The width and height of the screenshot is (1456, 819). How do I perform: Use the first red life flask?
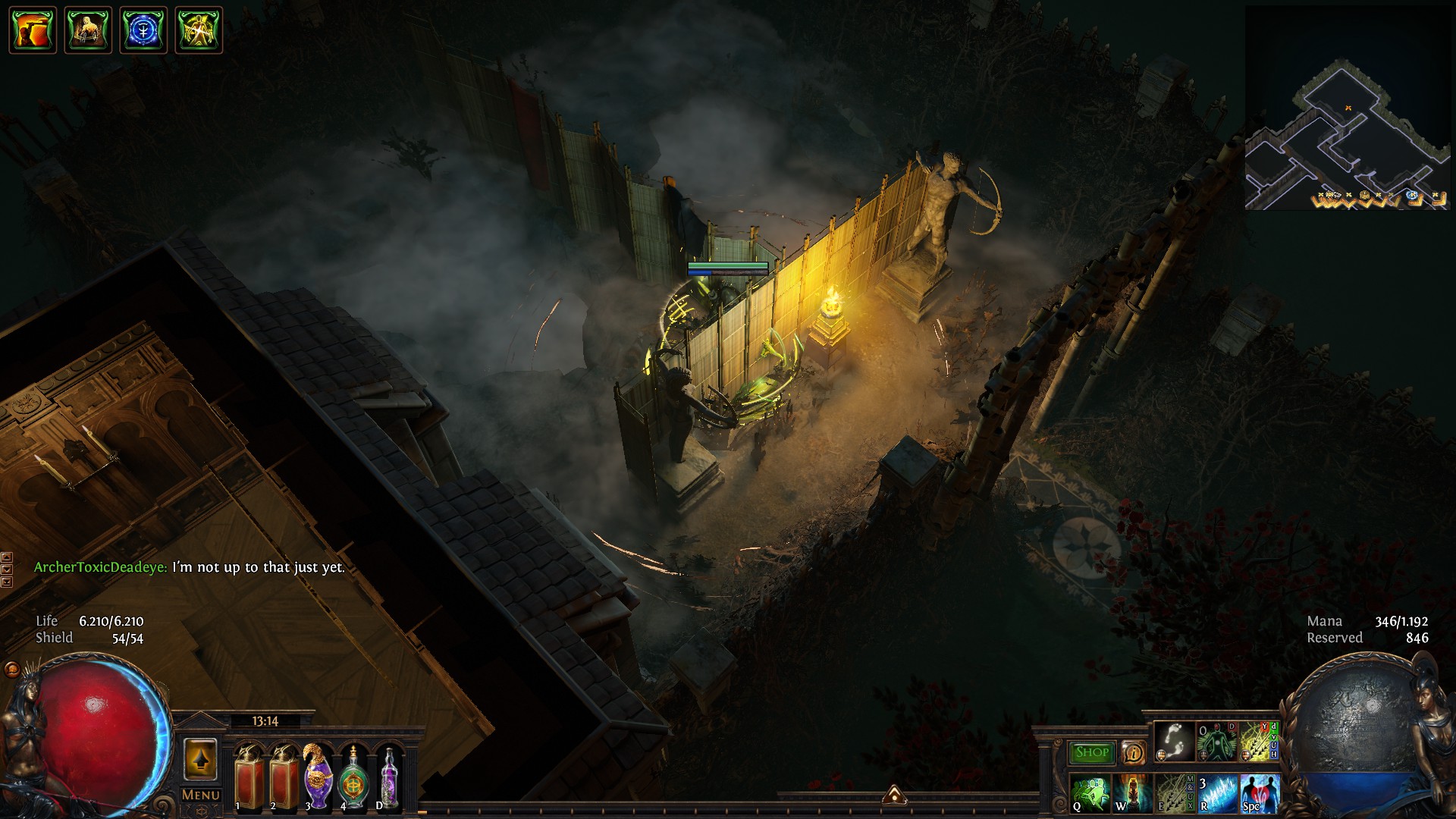tap(248, 777)
